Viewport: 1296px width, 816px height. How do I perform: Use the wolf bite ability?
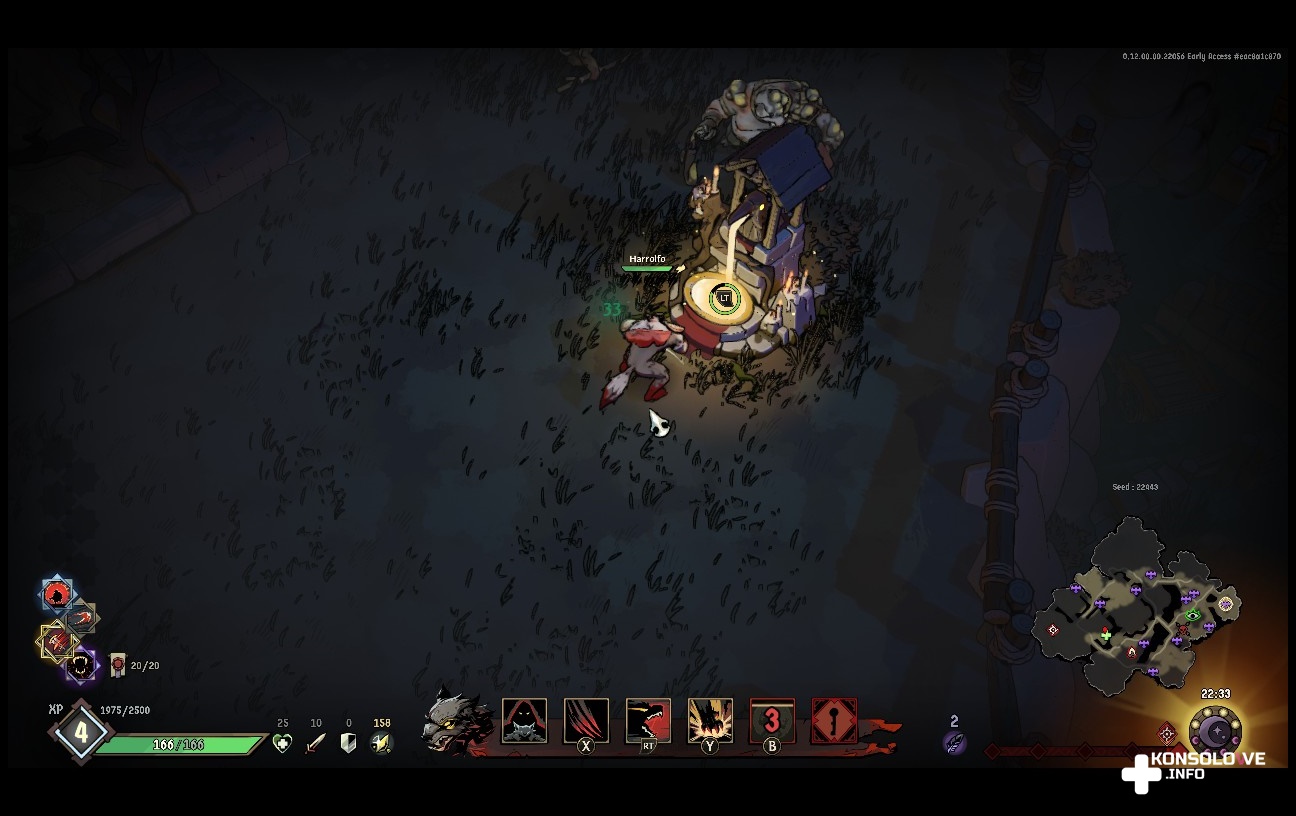click(648, 720)
